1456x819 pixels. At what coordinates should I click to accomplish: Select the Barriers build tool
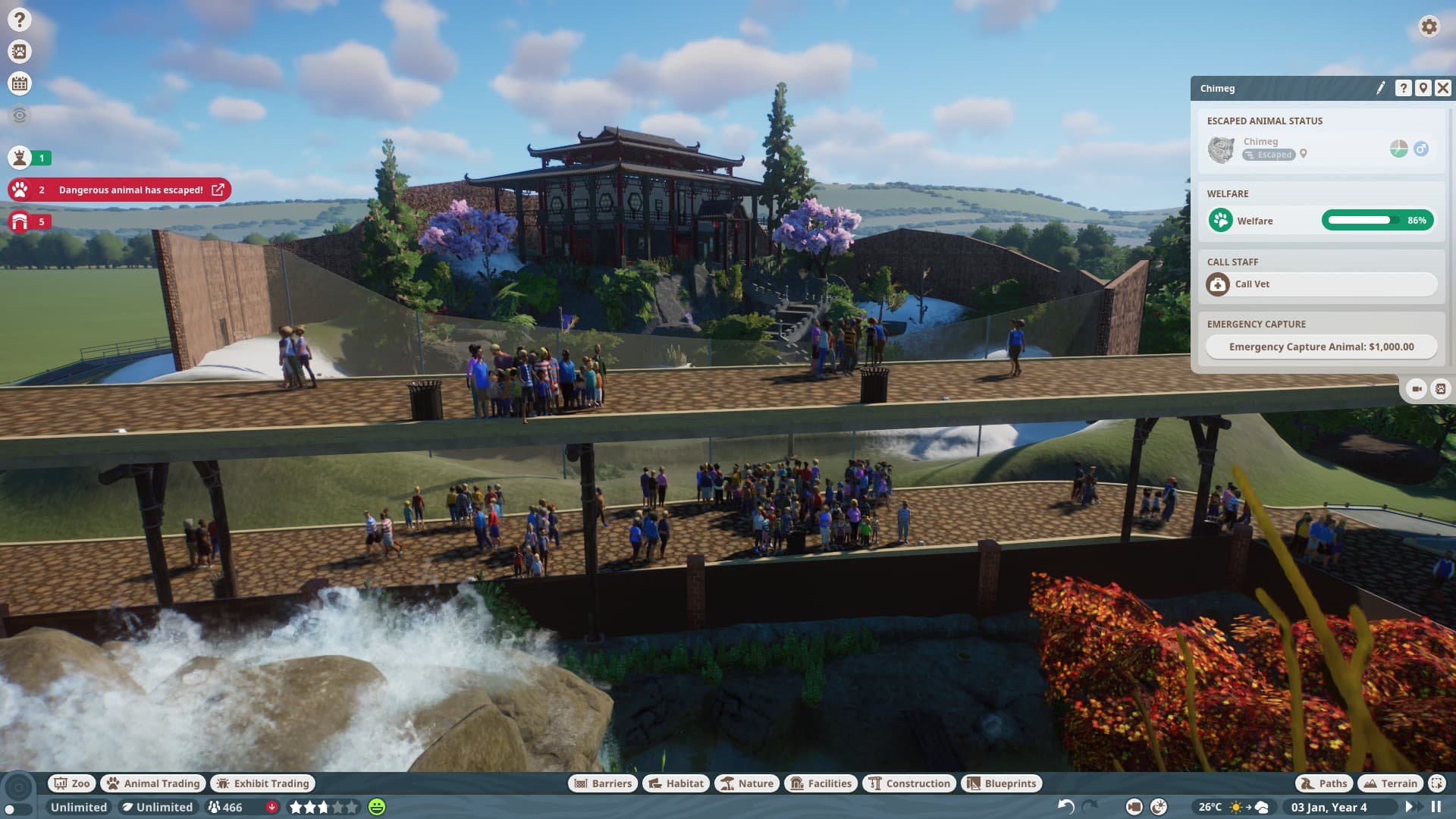tap(603, 783)
